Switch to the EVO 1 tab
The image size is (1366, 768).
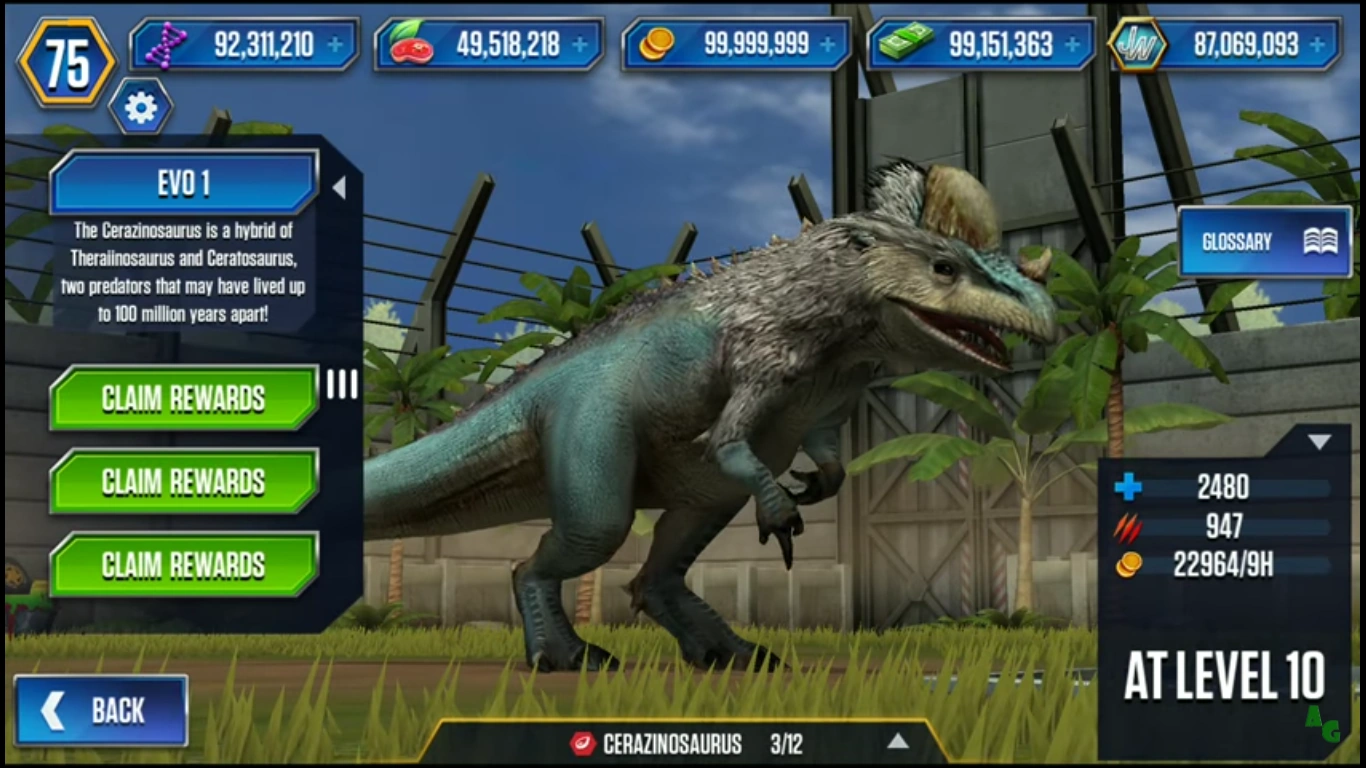[x=184, y=183]
